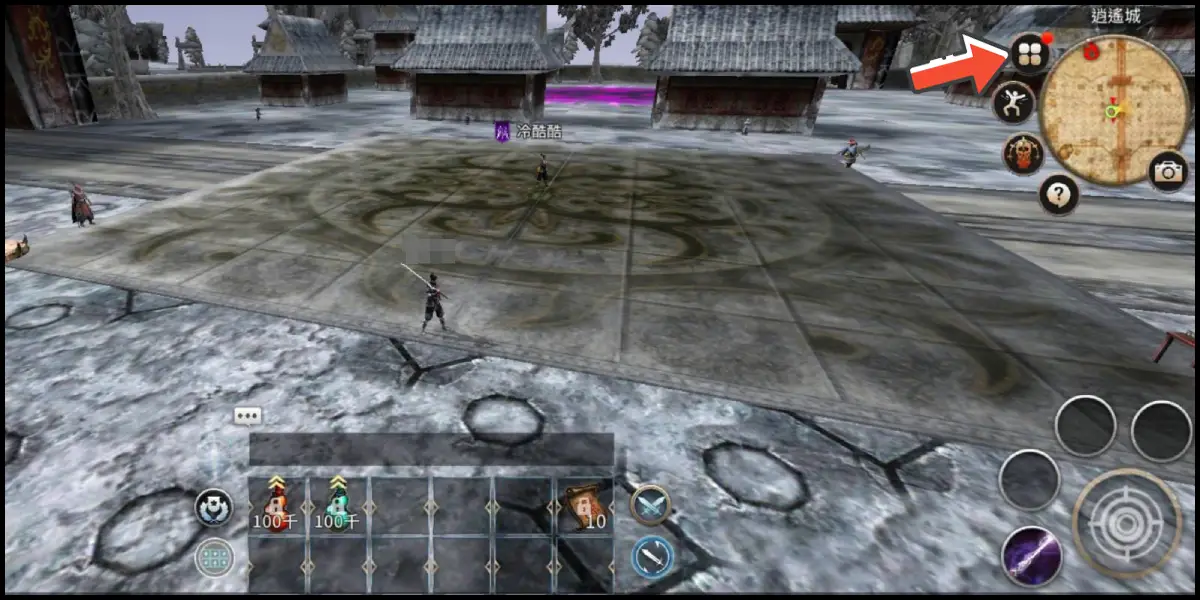Viewport: 1200px width, 600px height.
Task: Tap the shield emblem button beside hotbar
Action: click(x=214, y=508)
